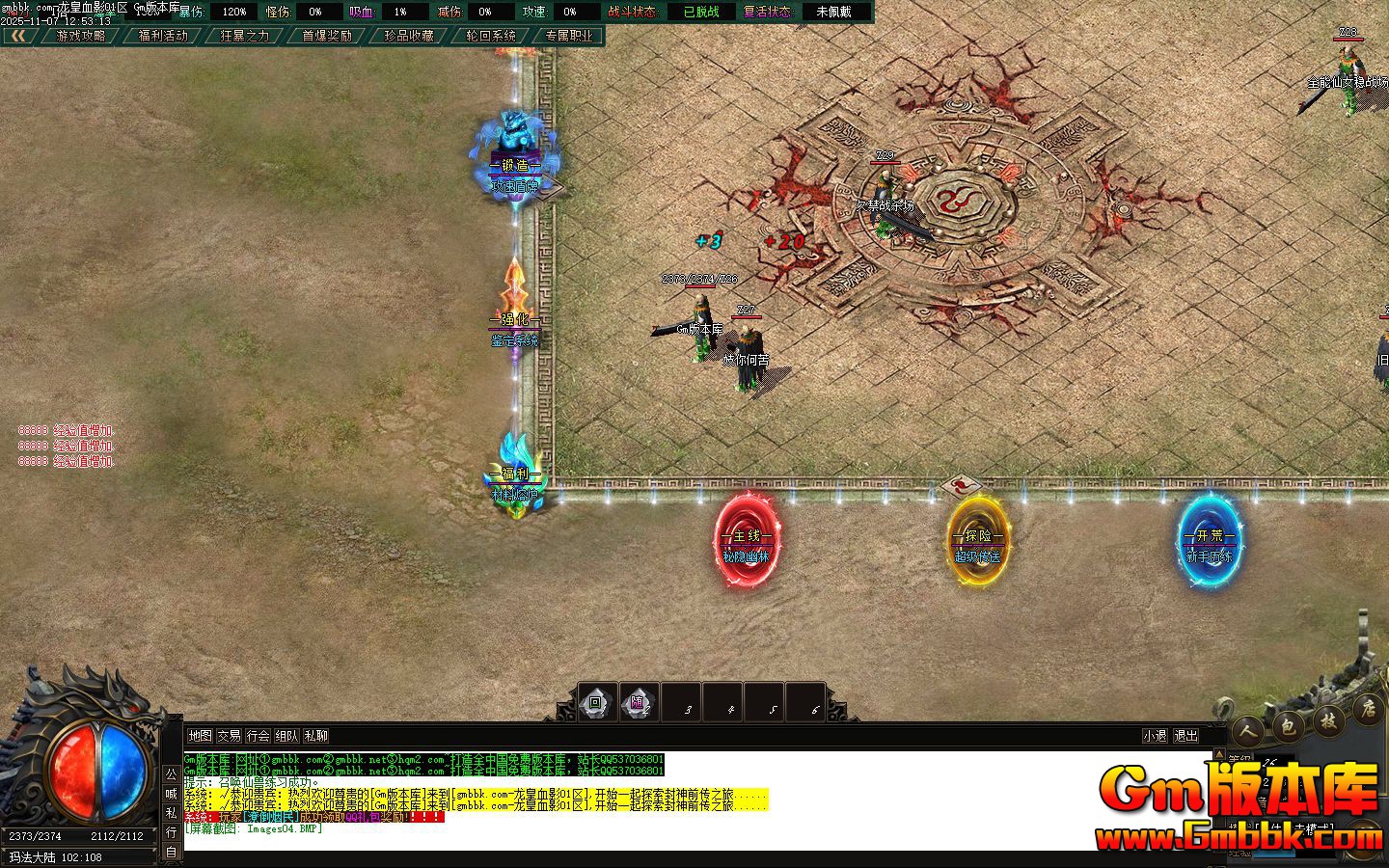Open the 首爆奖励 first-kill rewards
1389x868 pixels.
click(x=327, y=36)
